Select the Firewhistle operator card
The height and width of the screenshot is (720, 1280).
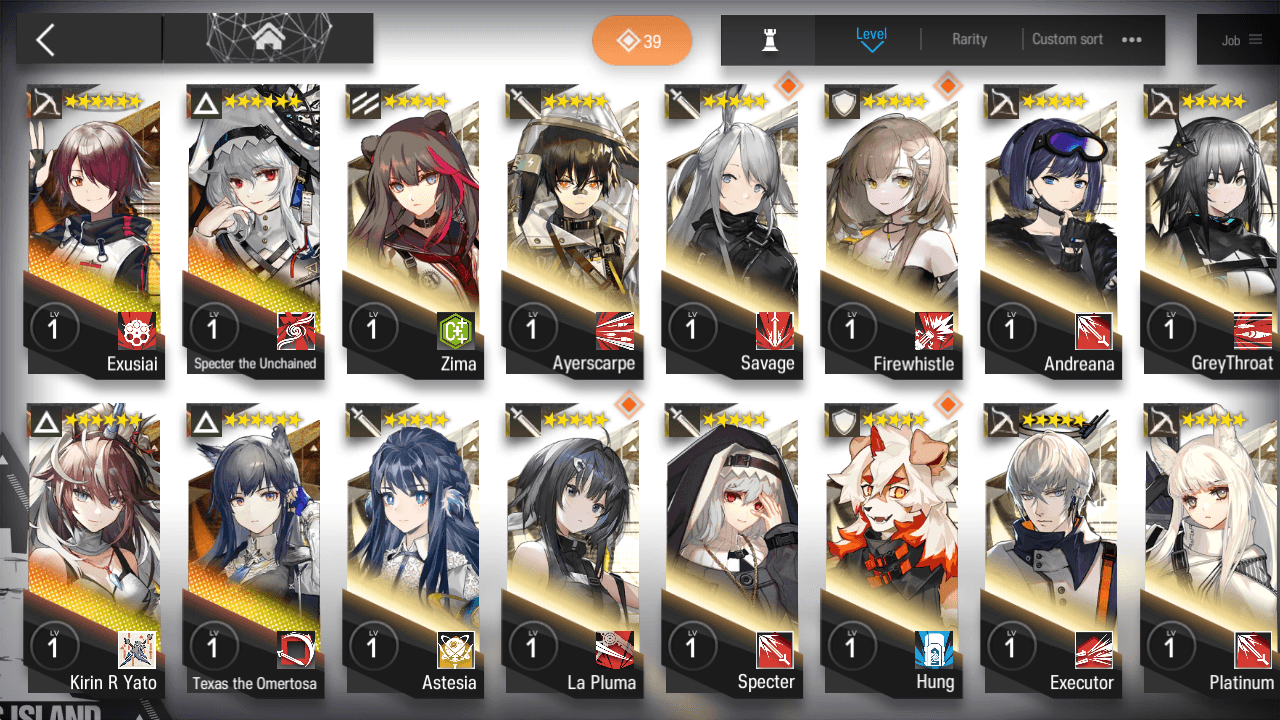(x=892, y=230)
